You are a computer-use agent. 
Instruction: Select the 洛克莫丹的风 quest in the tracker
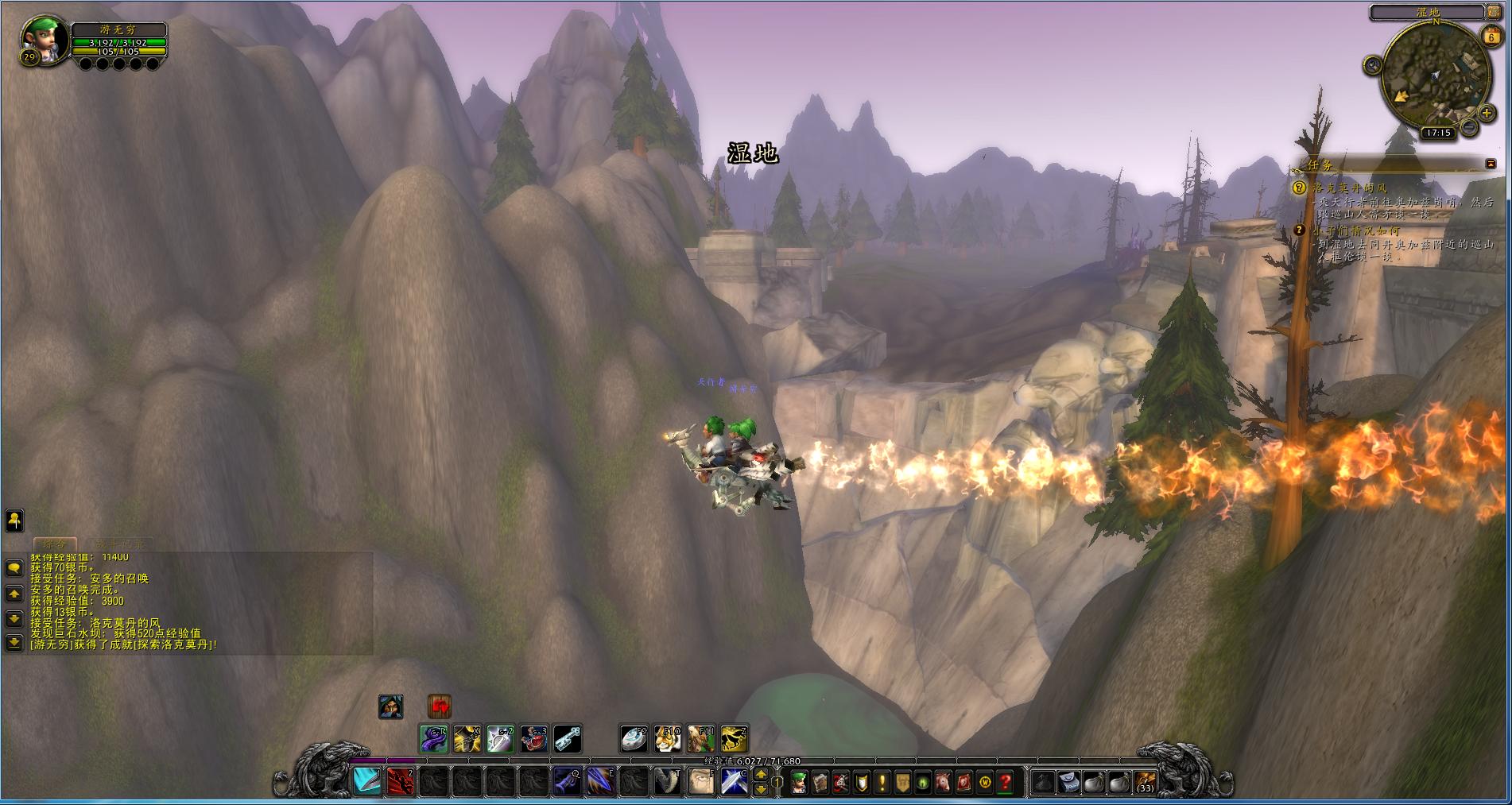tap(1349, 188)
